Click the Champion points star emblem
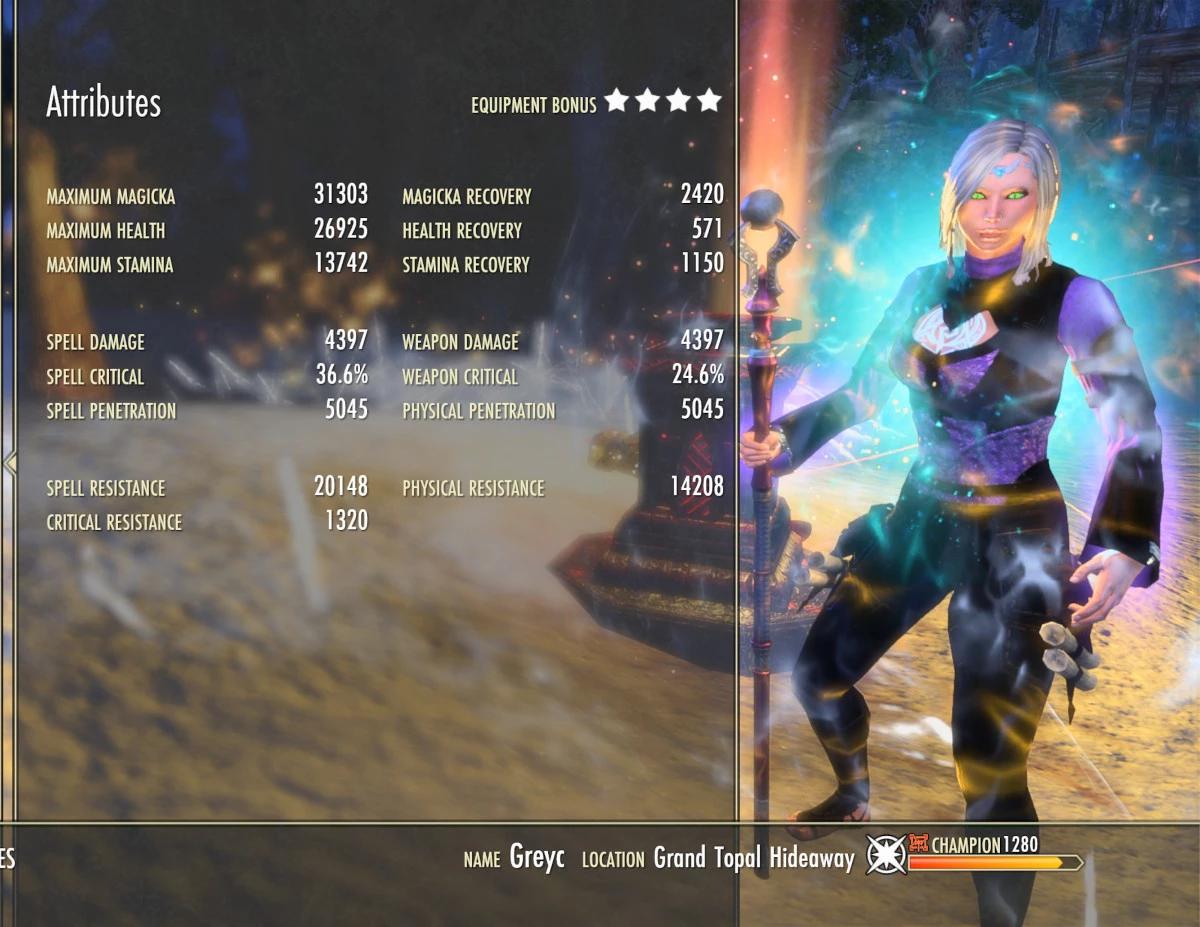The image size is (1200, 927). (886, 855)
